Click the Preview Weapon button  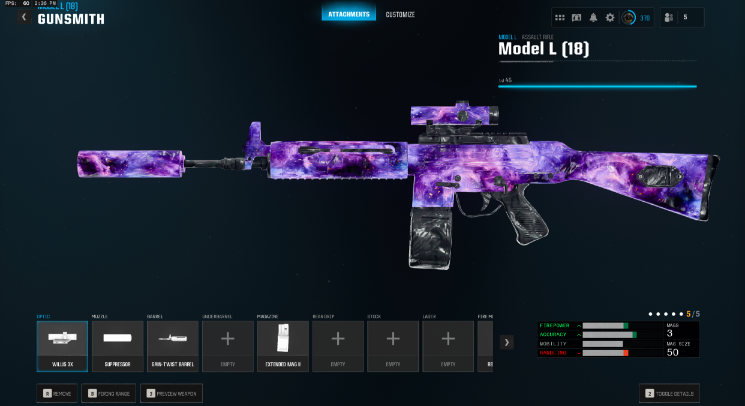tap(171, 393)
